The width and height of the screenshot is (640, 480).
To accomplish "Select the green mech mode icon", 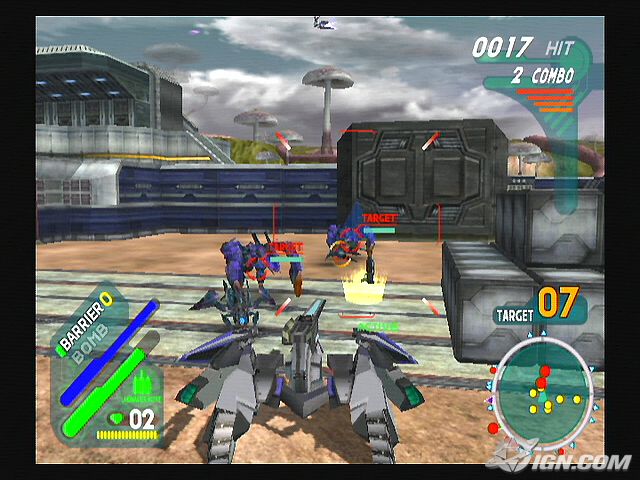I will pos(141,381).
